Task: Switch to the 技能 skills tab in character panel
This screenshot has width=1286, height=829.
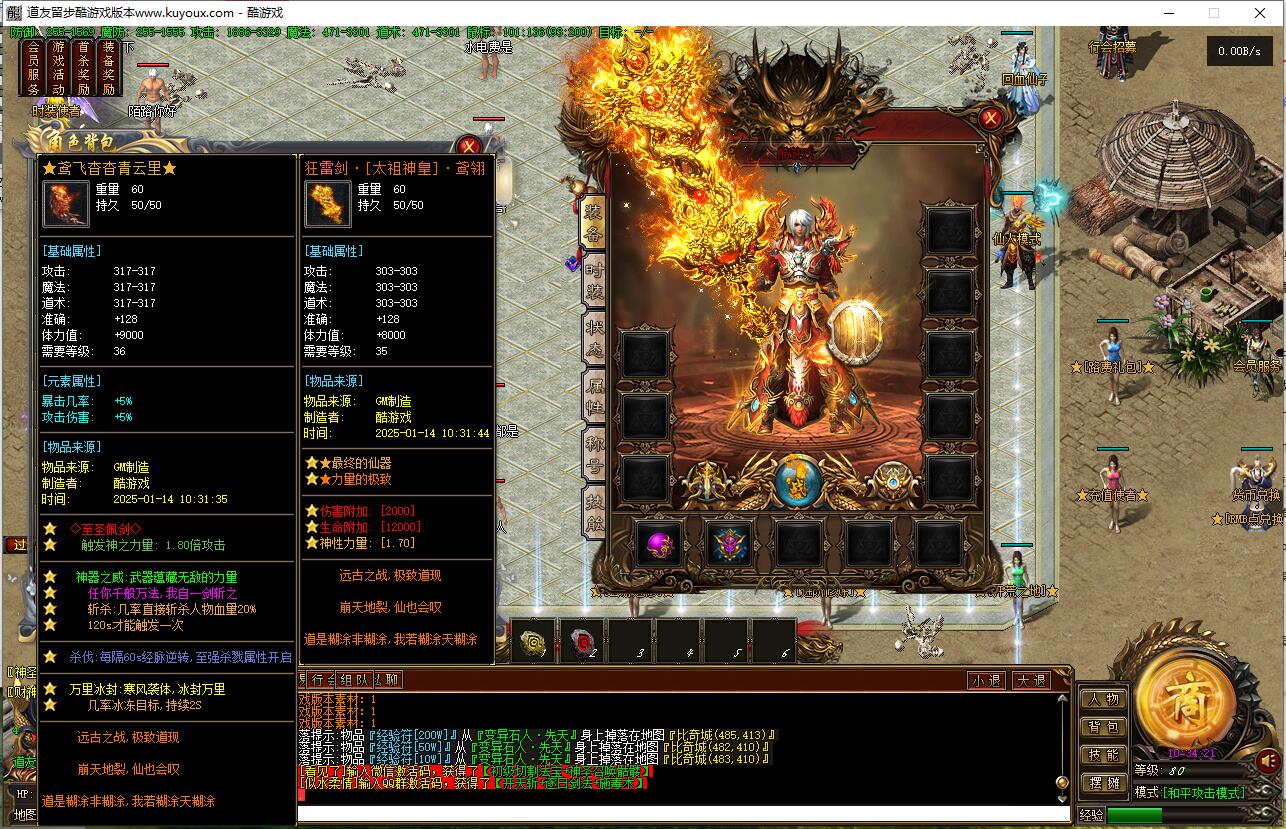Action: (594, 512)
